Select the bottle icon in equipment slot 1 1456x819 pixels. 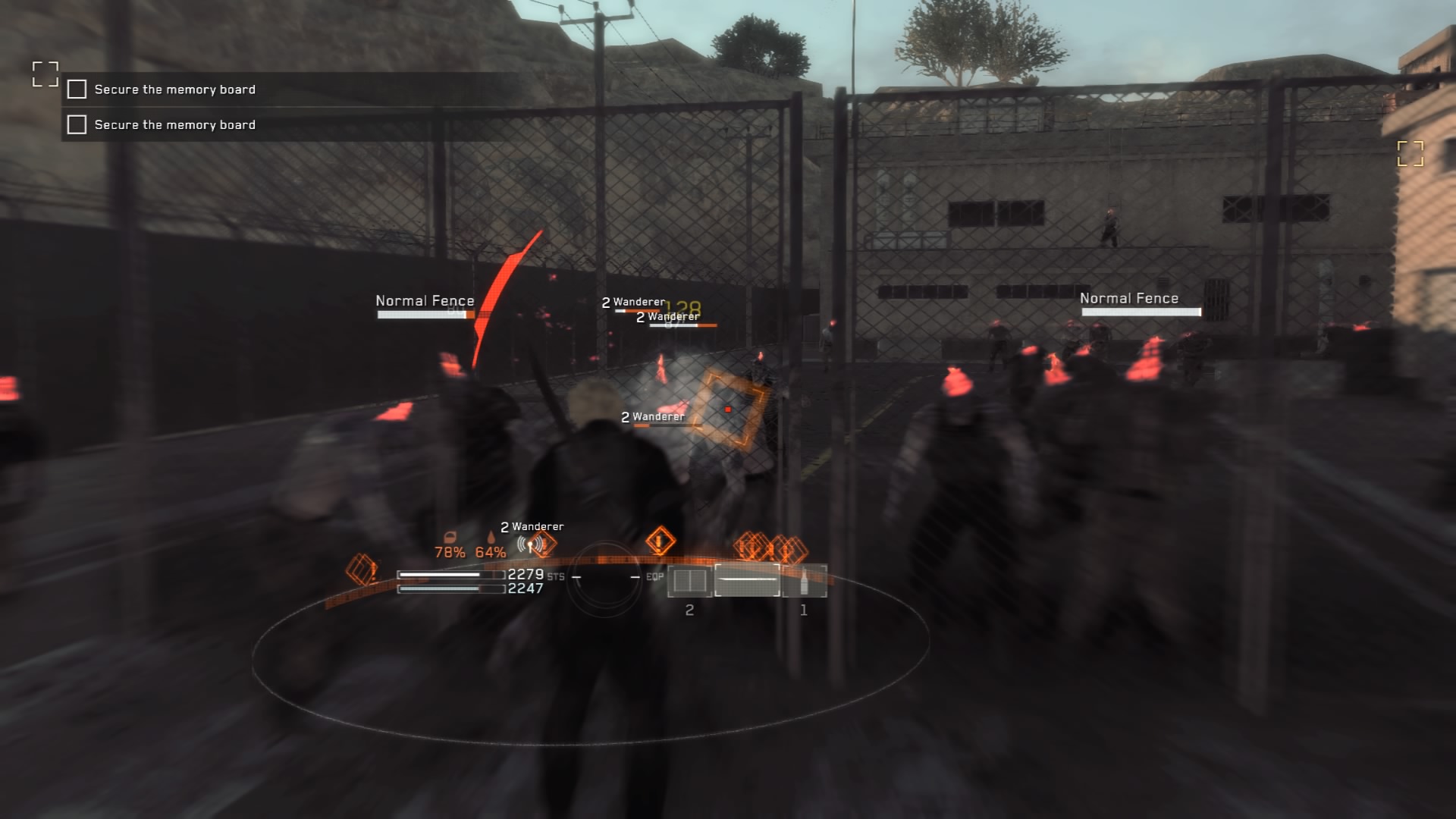[x=805, y=581]
